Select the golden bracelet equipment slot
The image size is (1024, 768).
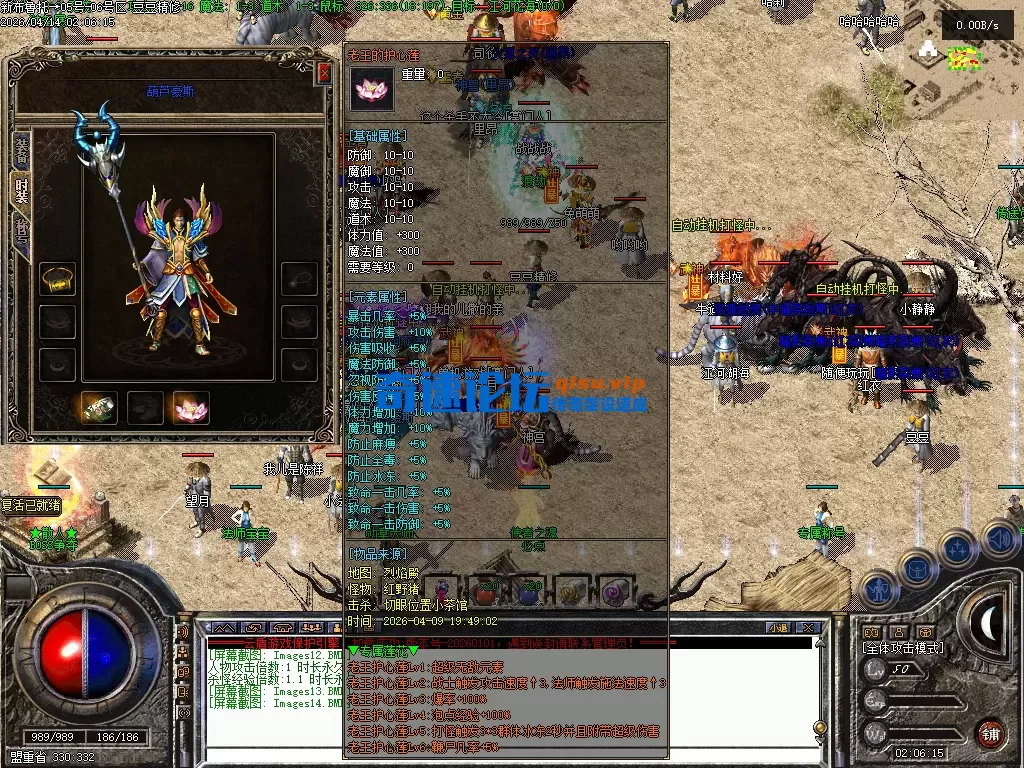(57, 279)
